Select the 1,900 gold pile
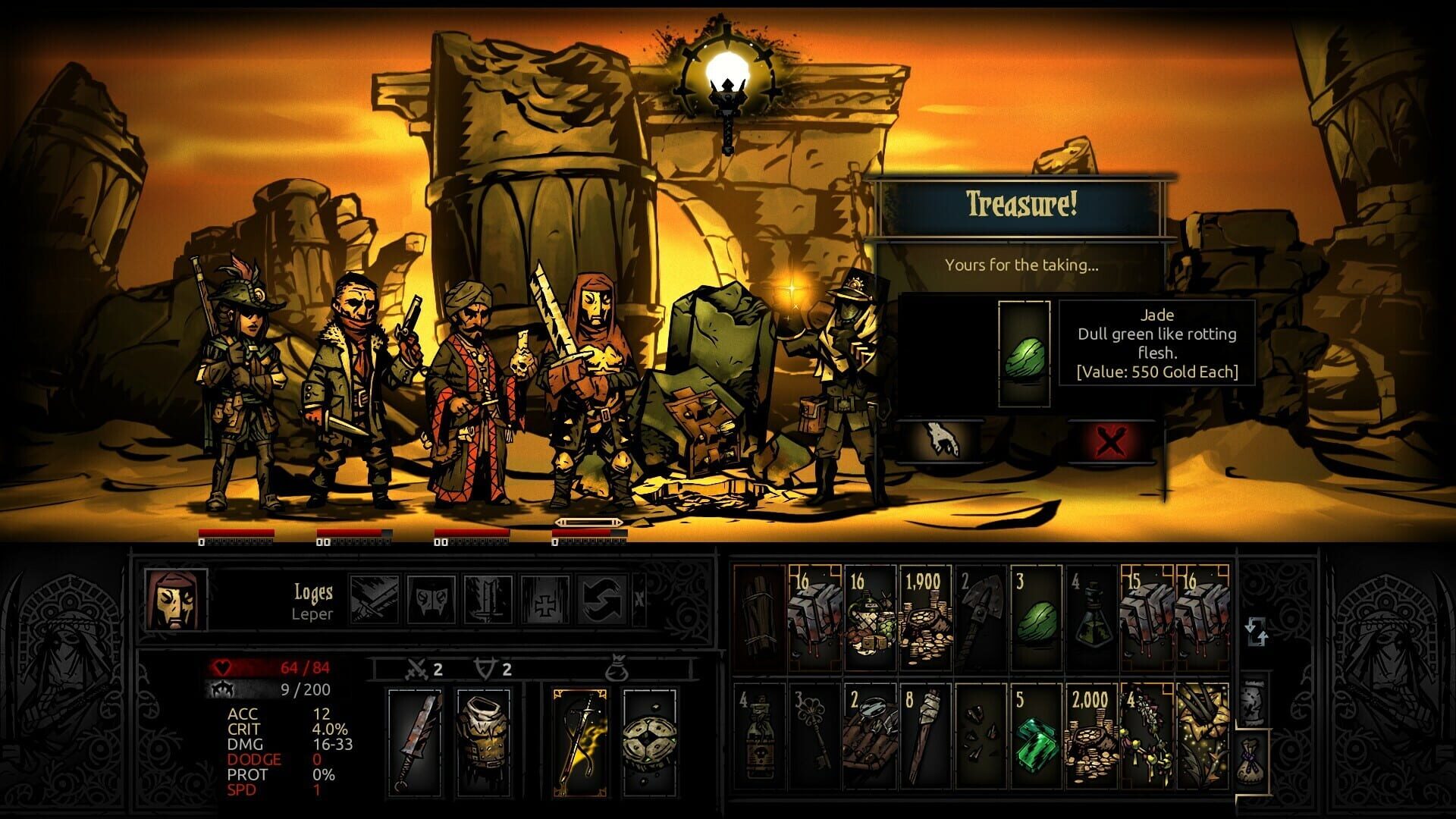Viewport: 1456px width, 819px height. (x=924, y=618)
